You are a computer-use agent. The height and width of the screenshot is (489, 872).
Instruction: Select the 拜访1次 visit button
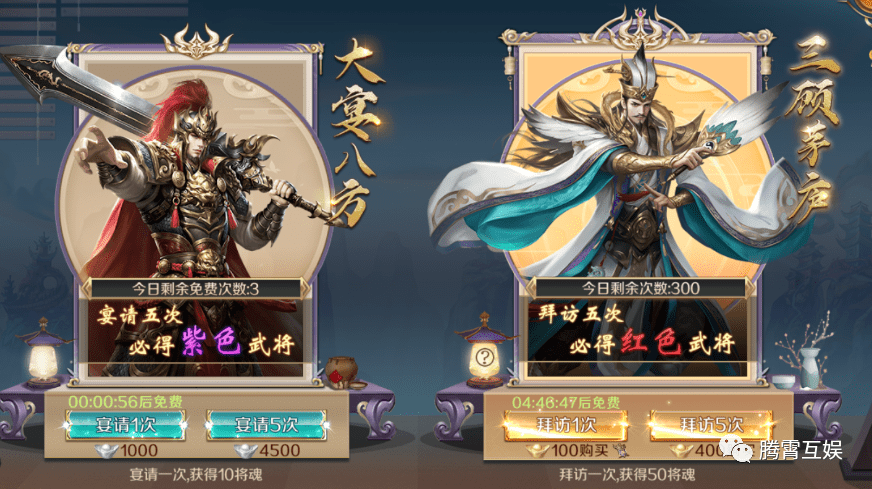point(557,425)
